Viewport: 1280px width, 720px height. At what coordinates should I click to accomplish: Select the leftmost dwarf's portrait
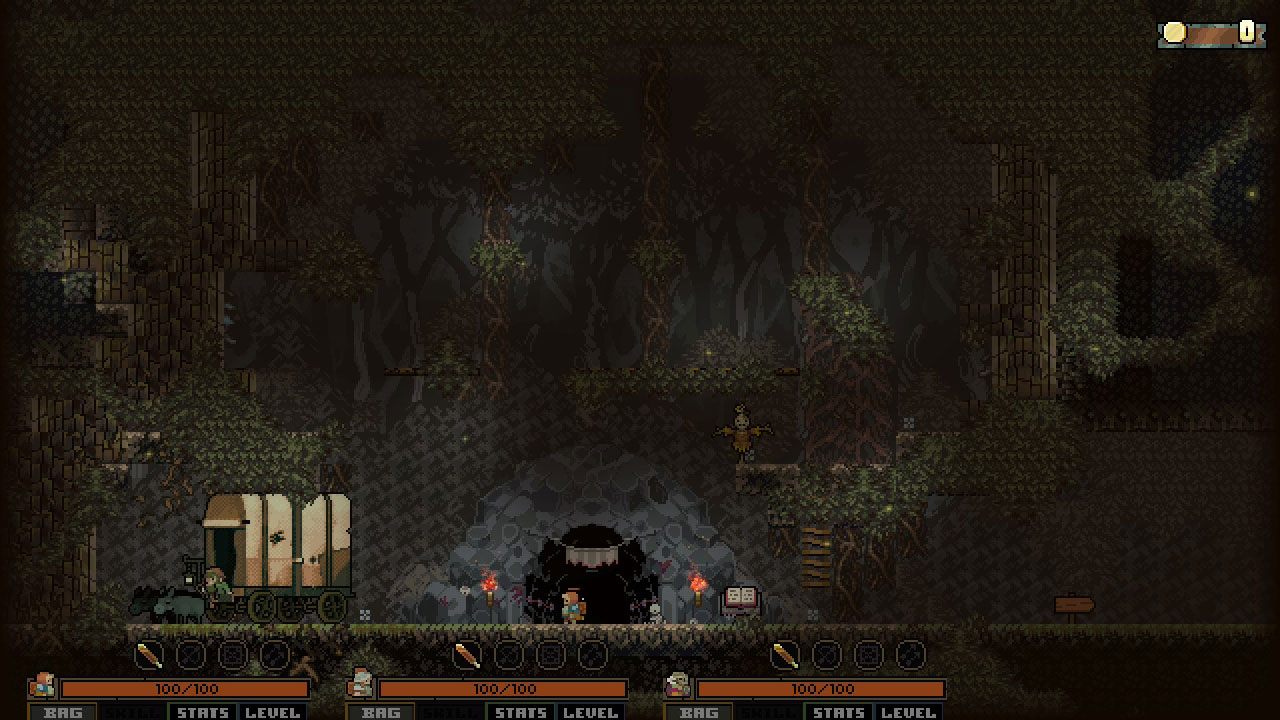tap(42, 688)
